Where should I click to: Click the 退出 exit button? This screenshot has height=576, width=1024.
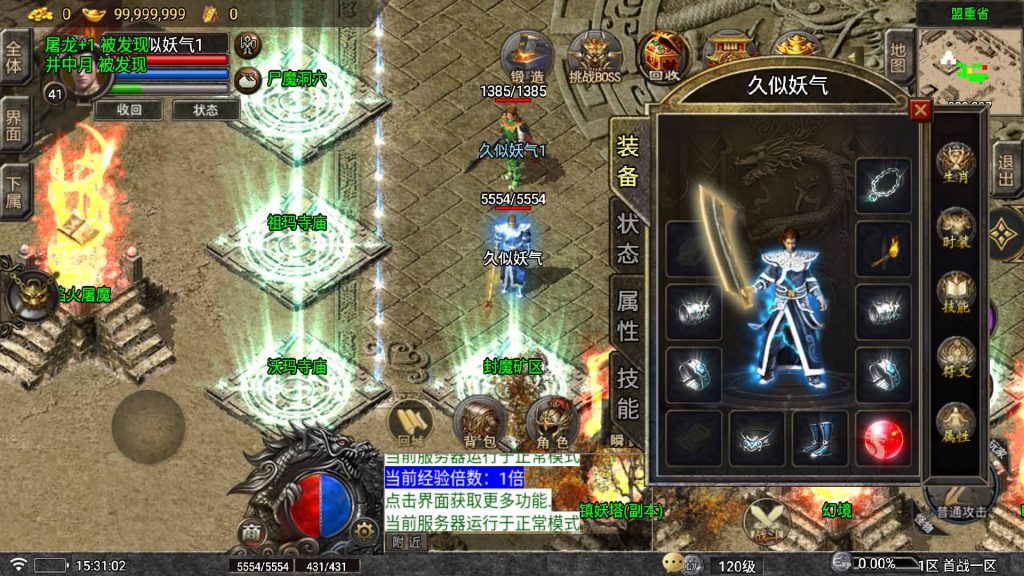coord(1007,169)
